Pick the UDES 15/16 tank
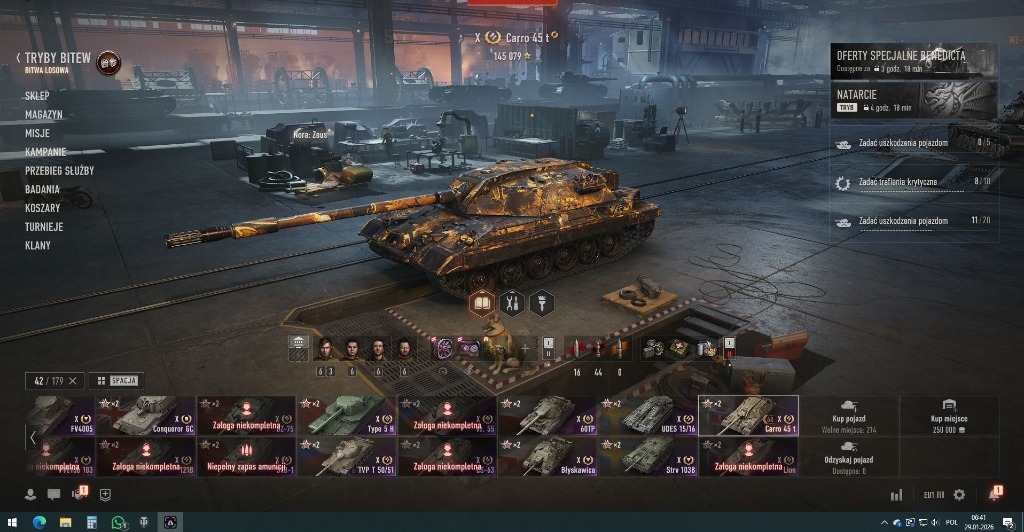This screenshot has width=1024, height=532. (646, 416)
